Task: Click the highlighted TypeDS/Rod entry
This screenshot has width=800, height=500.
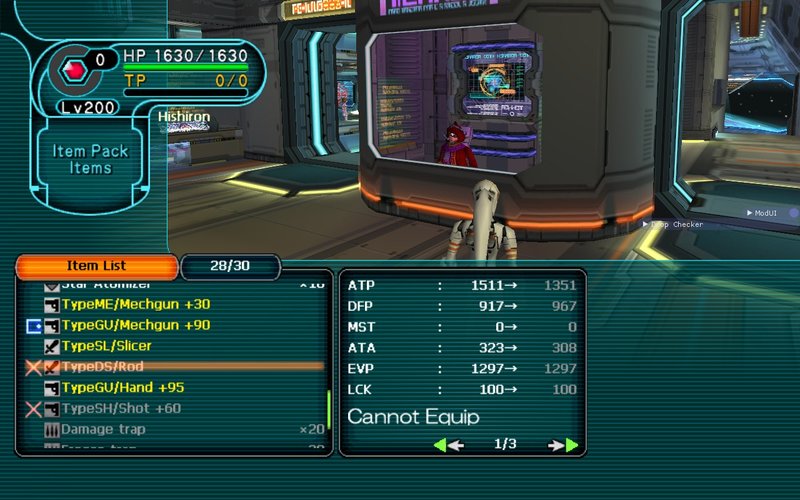Action: click(104, 367)
